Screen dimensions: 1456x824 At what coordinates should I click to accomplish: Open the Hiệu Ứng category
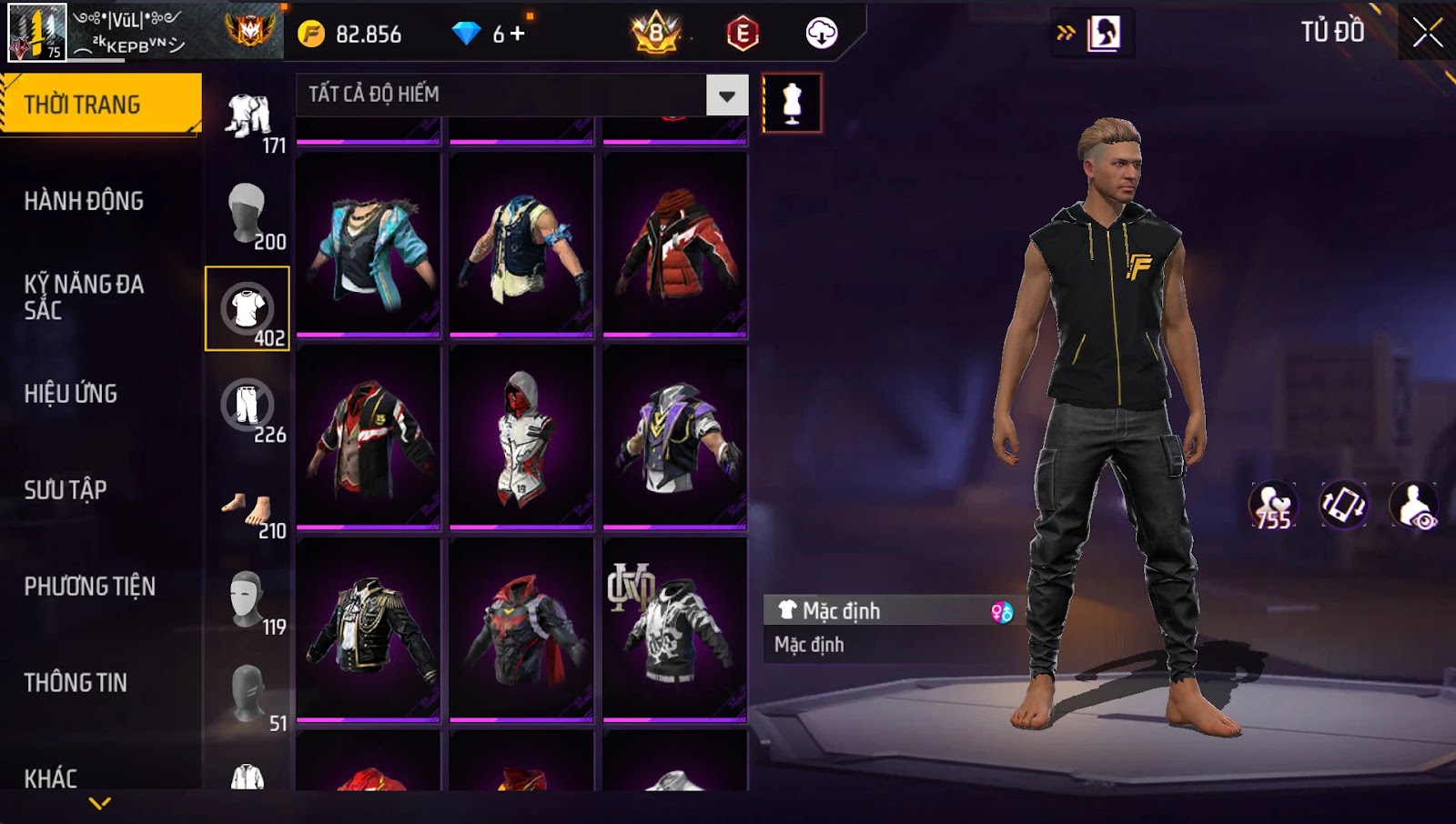coord(71,394)
